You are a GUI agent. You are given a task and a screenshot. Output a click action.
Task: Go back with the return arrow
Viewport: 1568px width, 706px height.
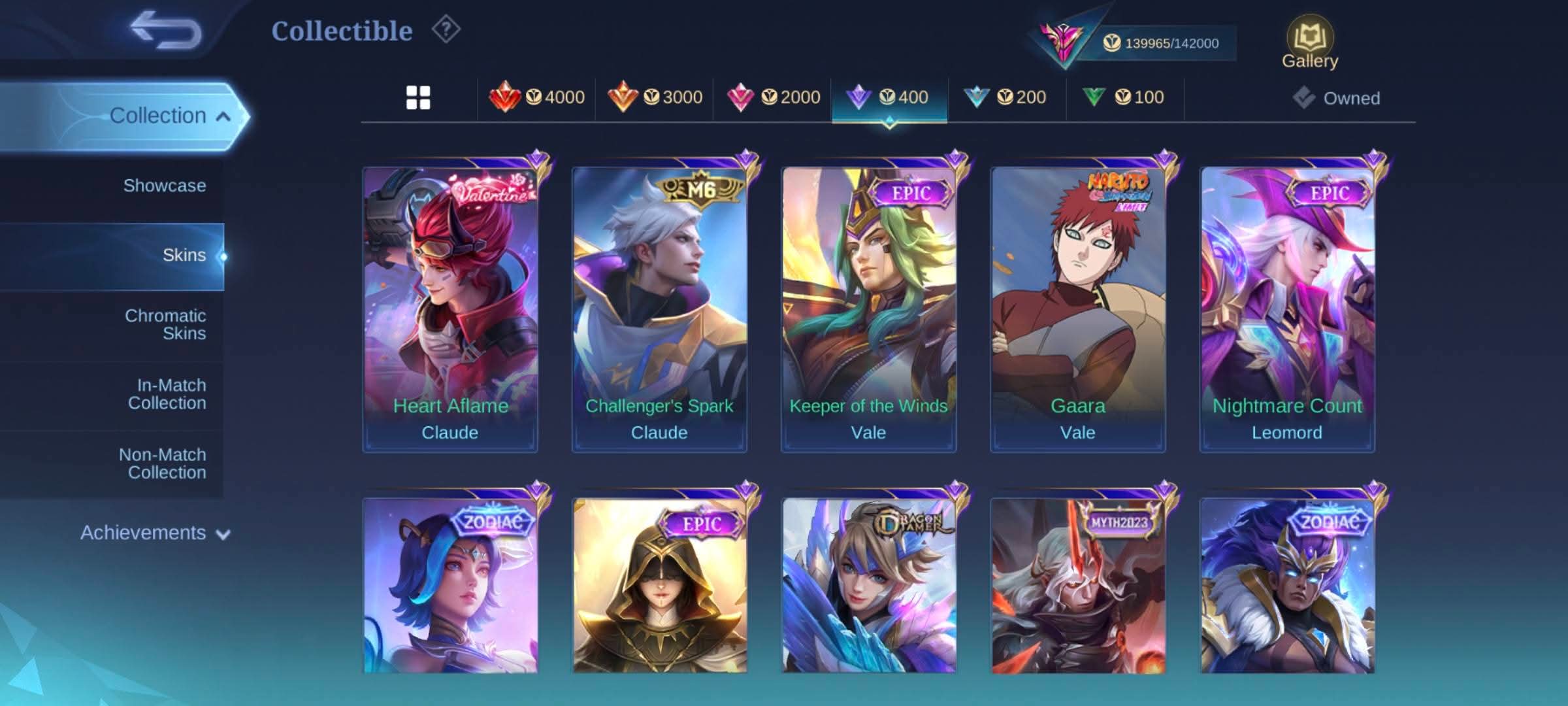pyautogui.click(x=166, y=30)
